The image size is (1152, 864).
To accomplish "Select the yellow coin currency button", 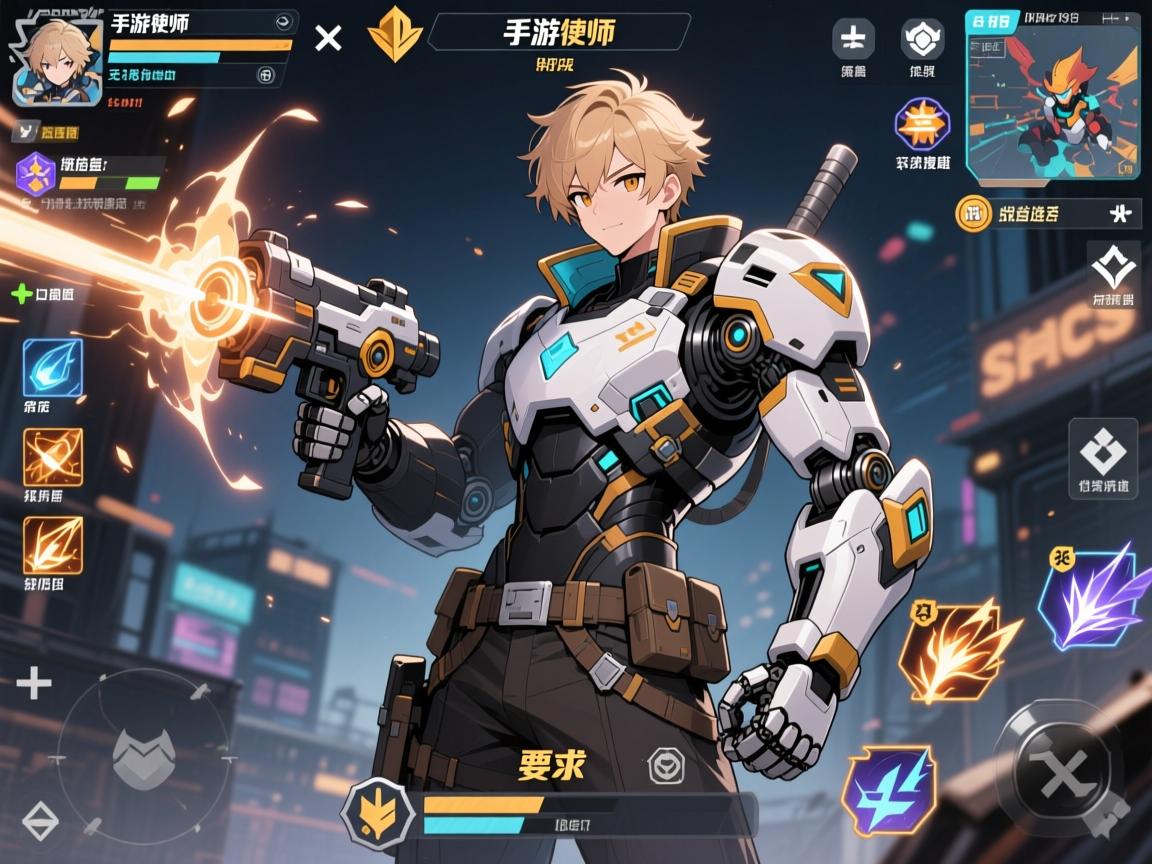I will [970, 212].
